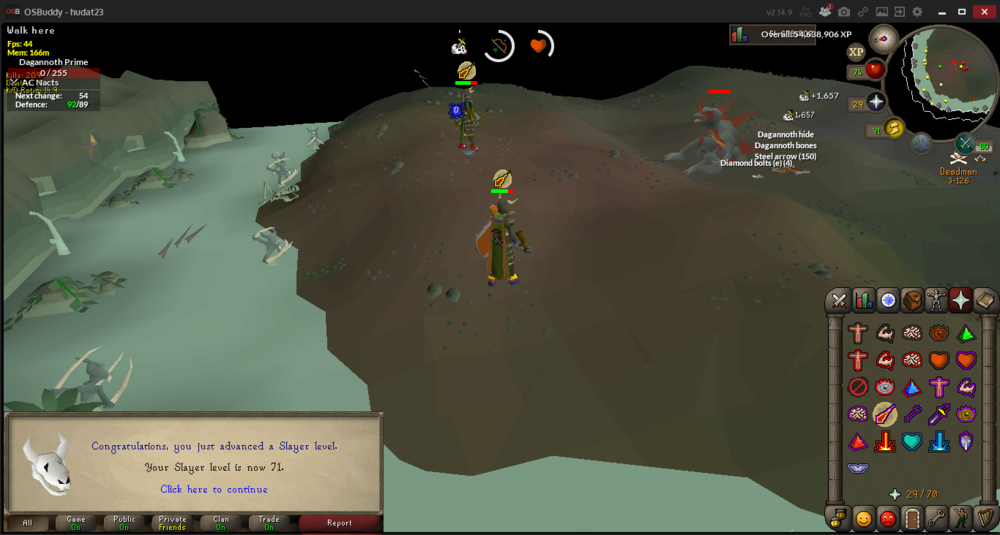Image resolution: width=1000 pixels, height=535 pixels.
Task: Open the Inventory backpack tab
Action: coord(912,300)
